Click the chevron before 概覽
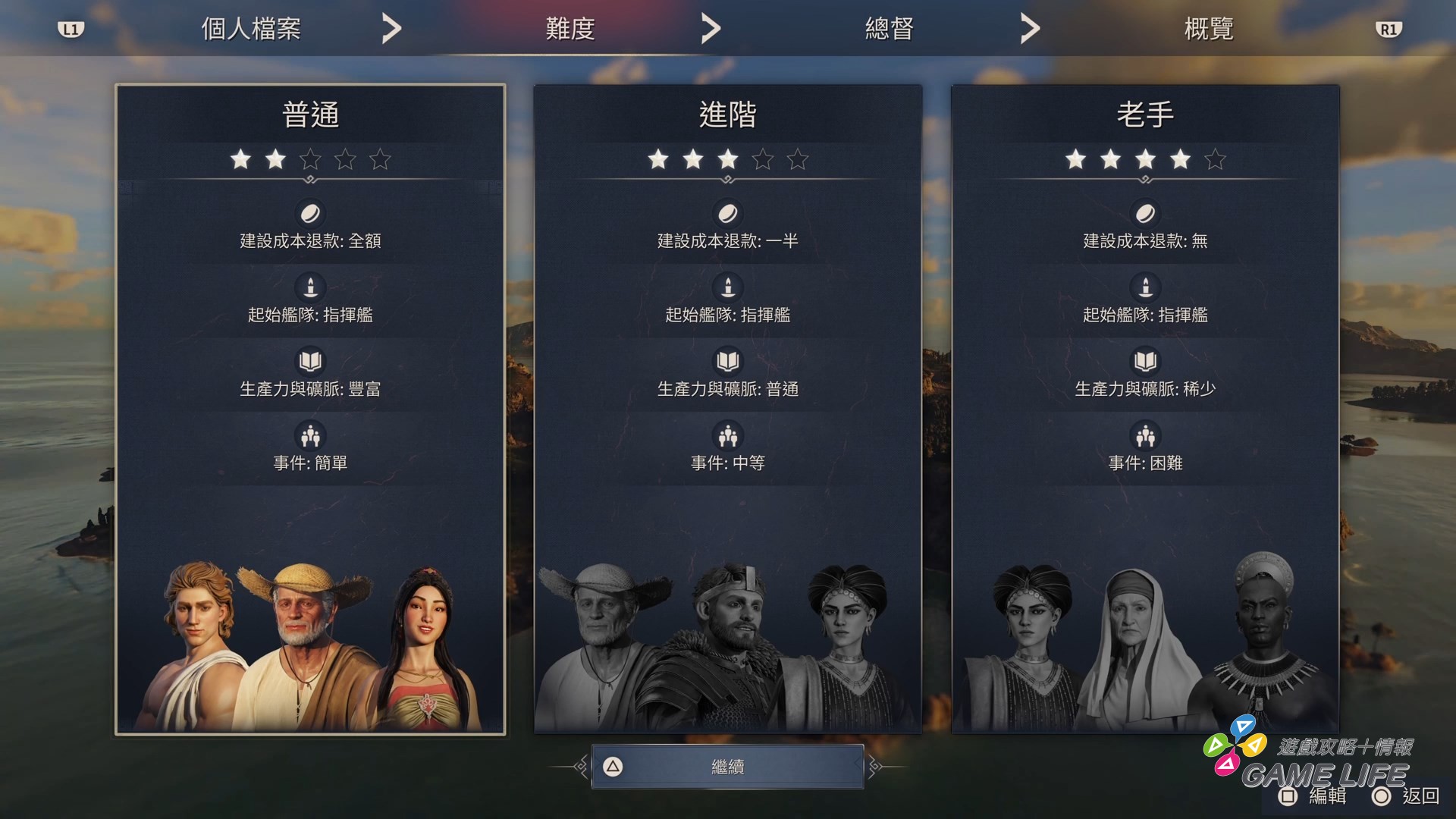The image size is (1456, 819). pos(1030,27)
